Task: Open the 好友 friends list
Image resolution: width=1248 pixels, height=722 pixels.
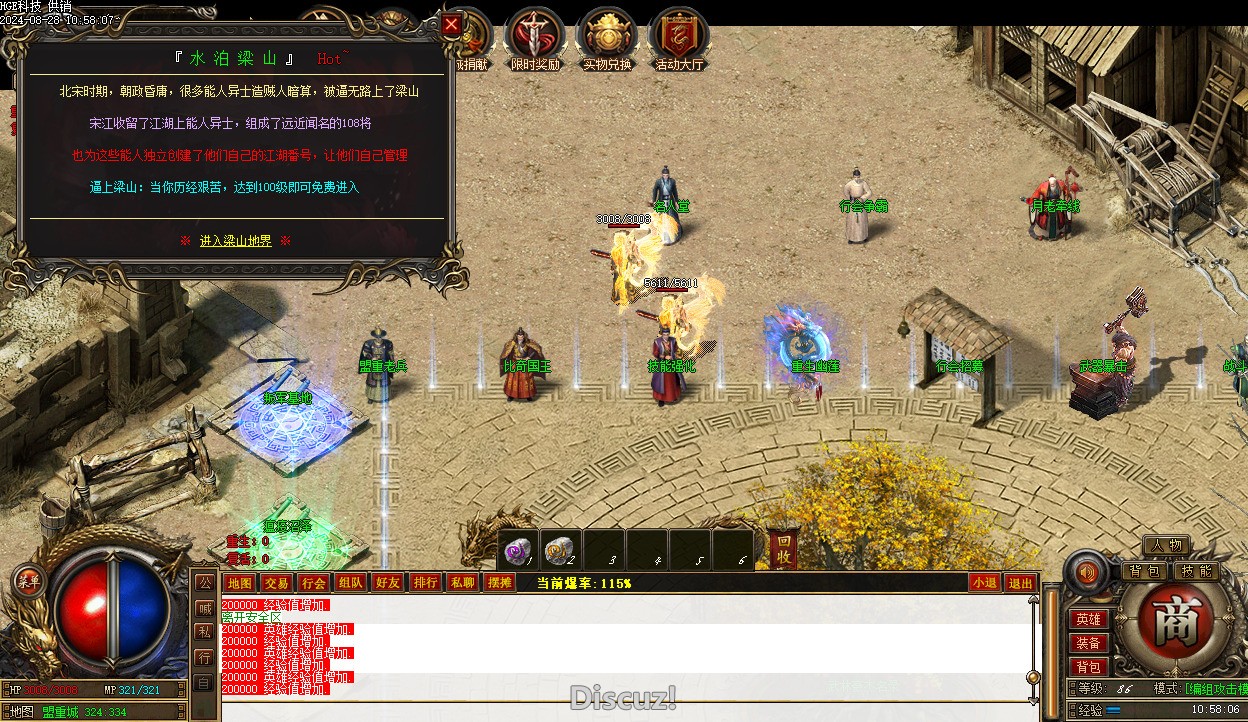Action: coord(387,583)
